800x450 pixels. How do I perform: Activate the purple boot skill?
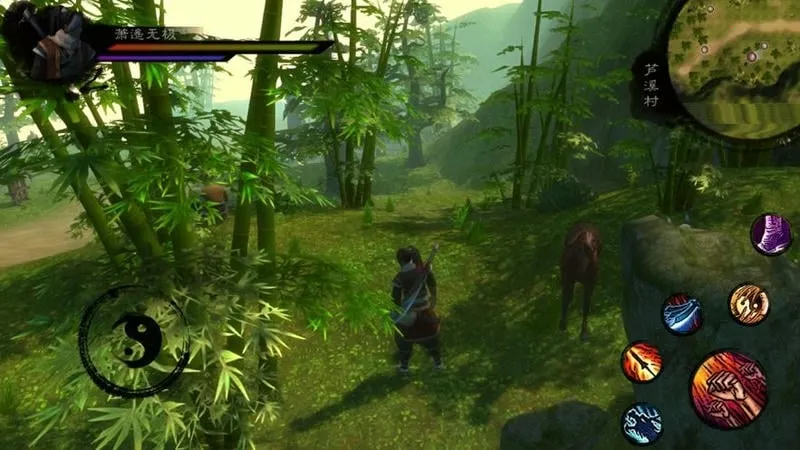pyautogui.click(x=771, y=235)
